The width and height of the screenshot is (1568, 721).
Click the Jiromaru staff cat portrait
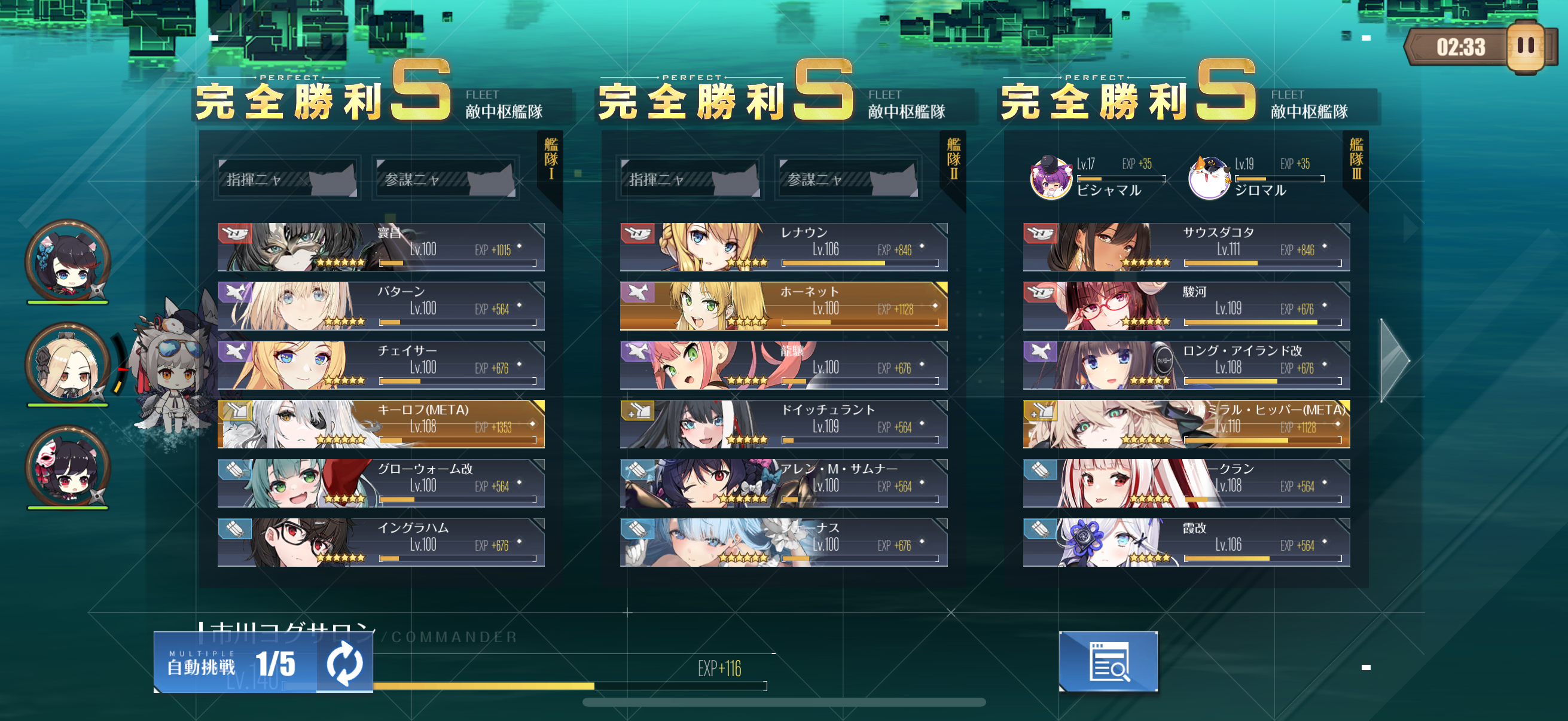pyautogui.click(x=1209, y=178)
